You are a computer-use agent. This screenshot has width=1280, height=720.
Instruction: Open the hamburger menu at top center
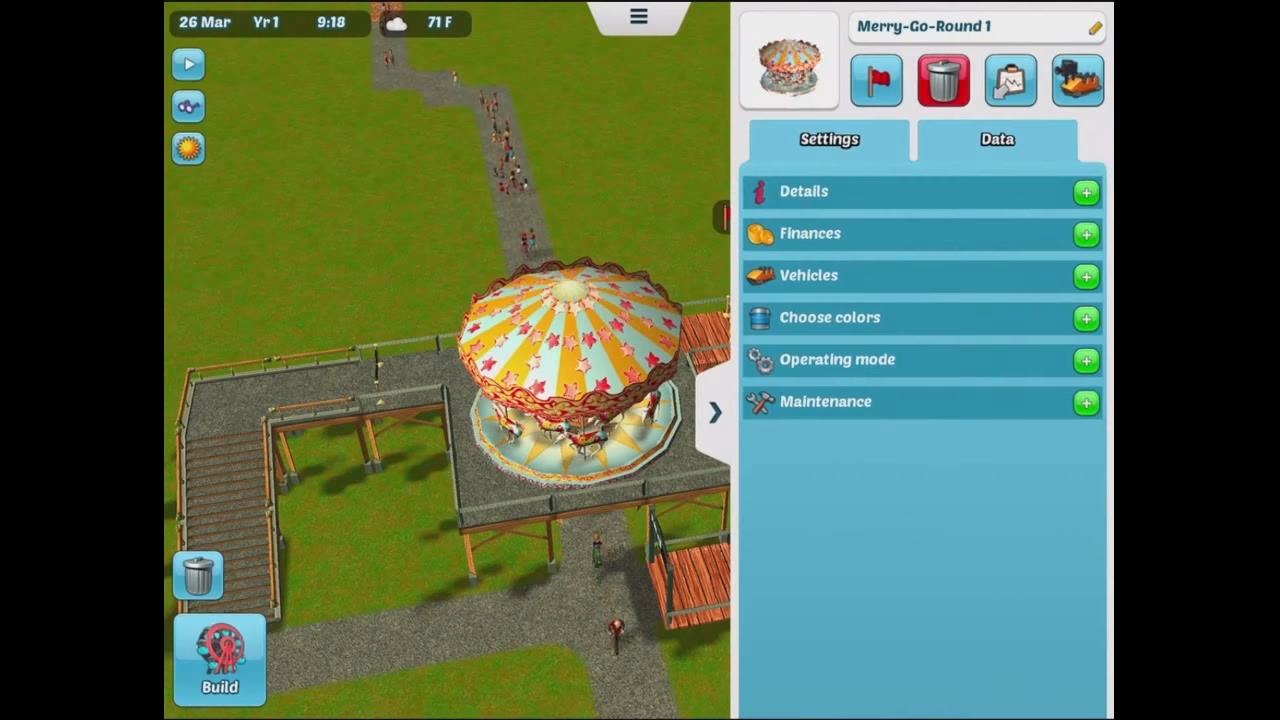tap(638, 16)
